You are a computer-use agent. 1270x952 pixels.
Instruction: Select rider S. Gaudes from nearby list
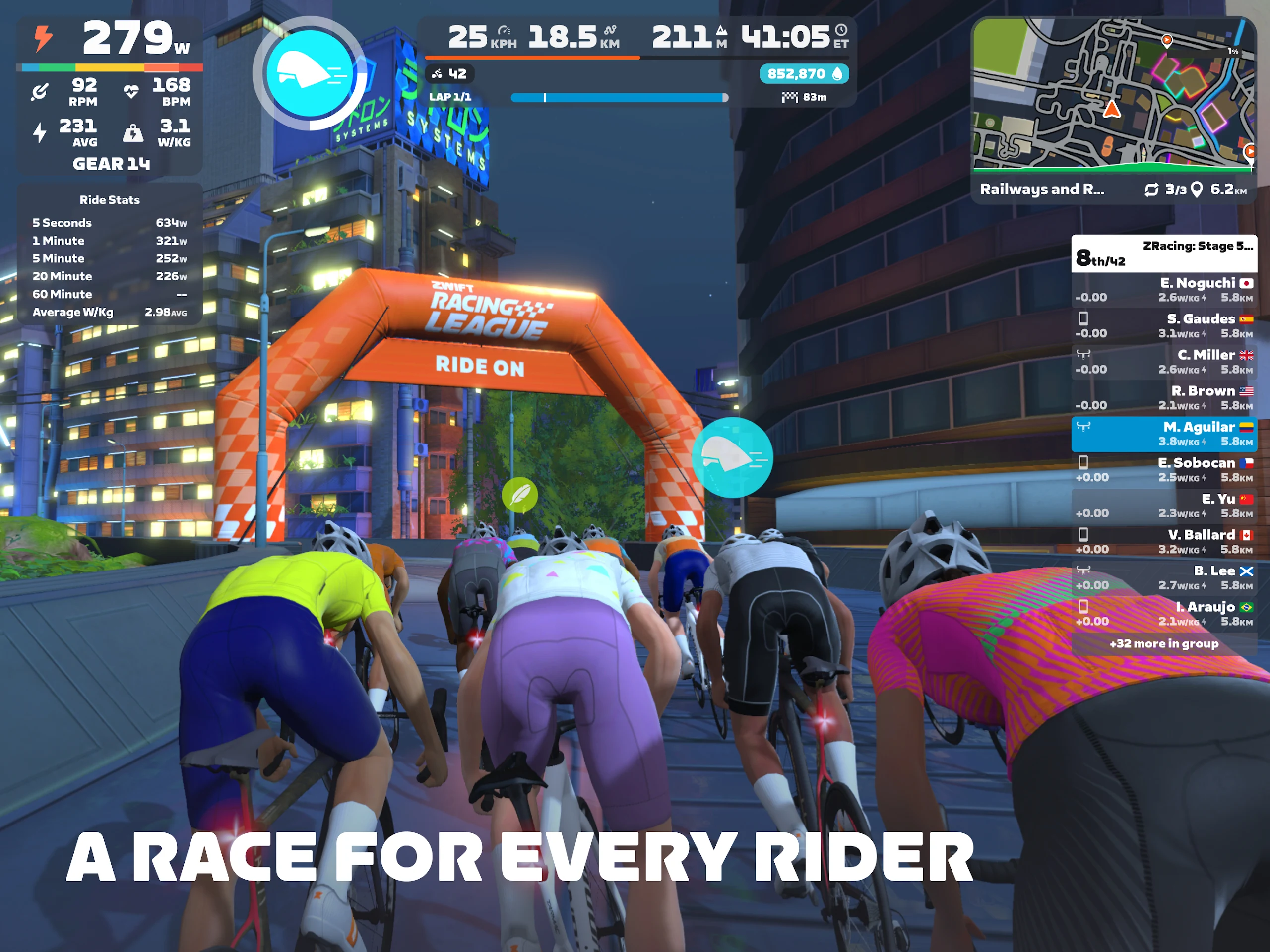pos(1163,325)
